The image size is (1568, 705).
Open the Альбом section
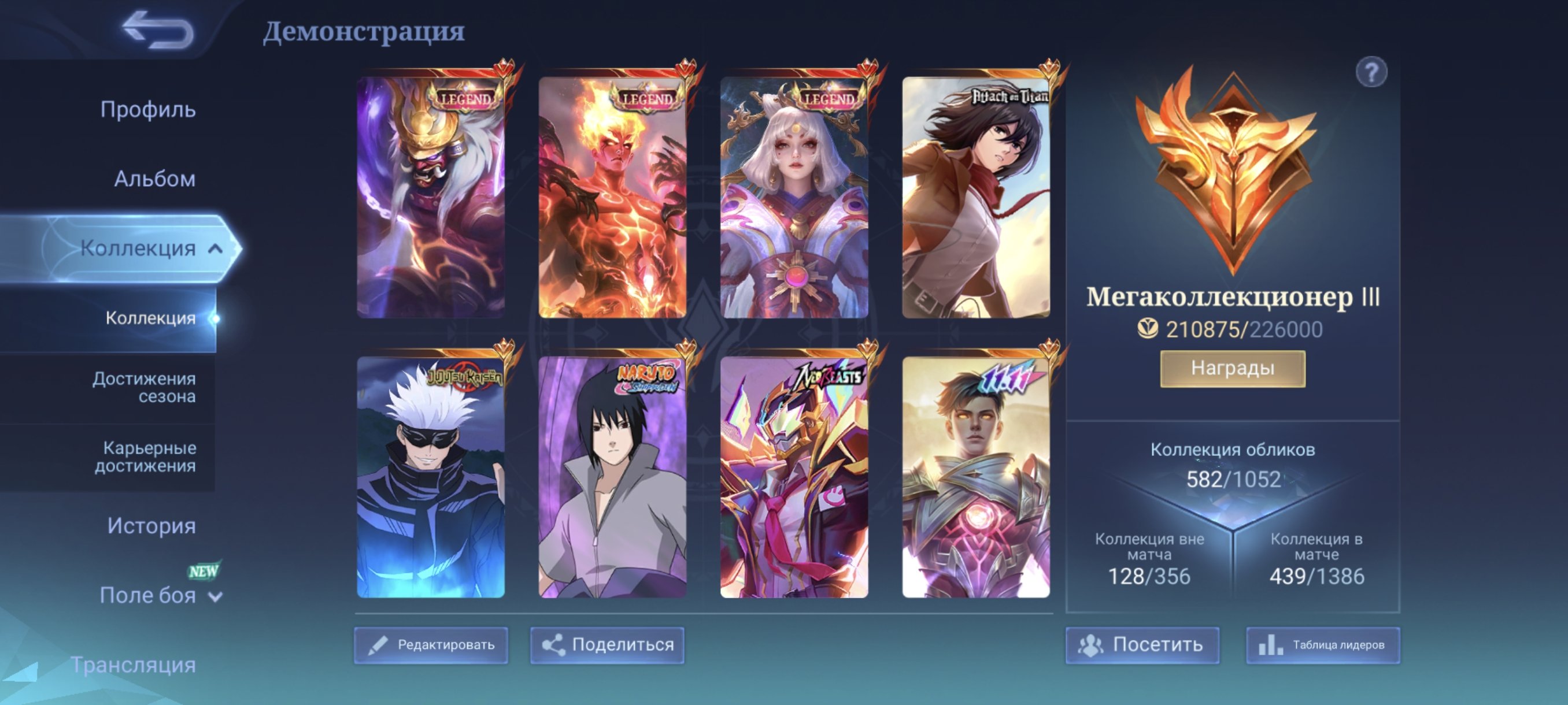click(154, 178)
